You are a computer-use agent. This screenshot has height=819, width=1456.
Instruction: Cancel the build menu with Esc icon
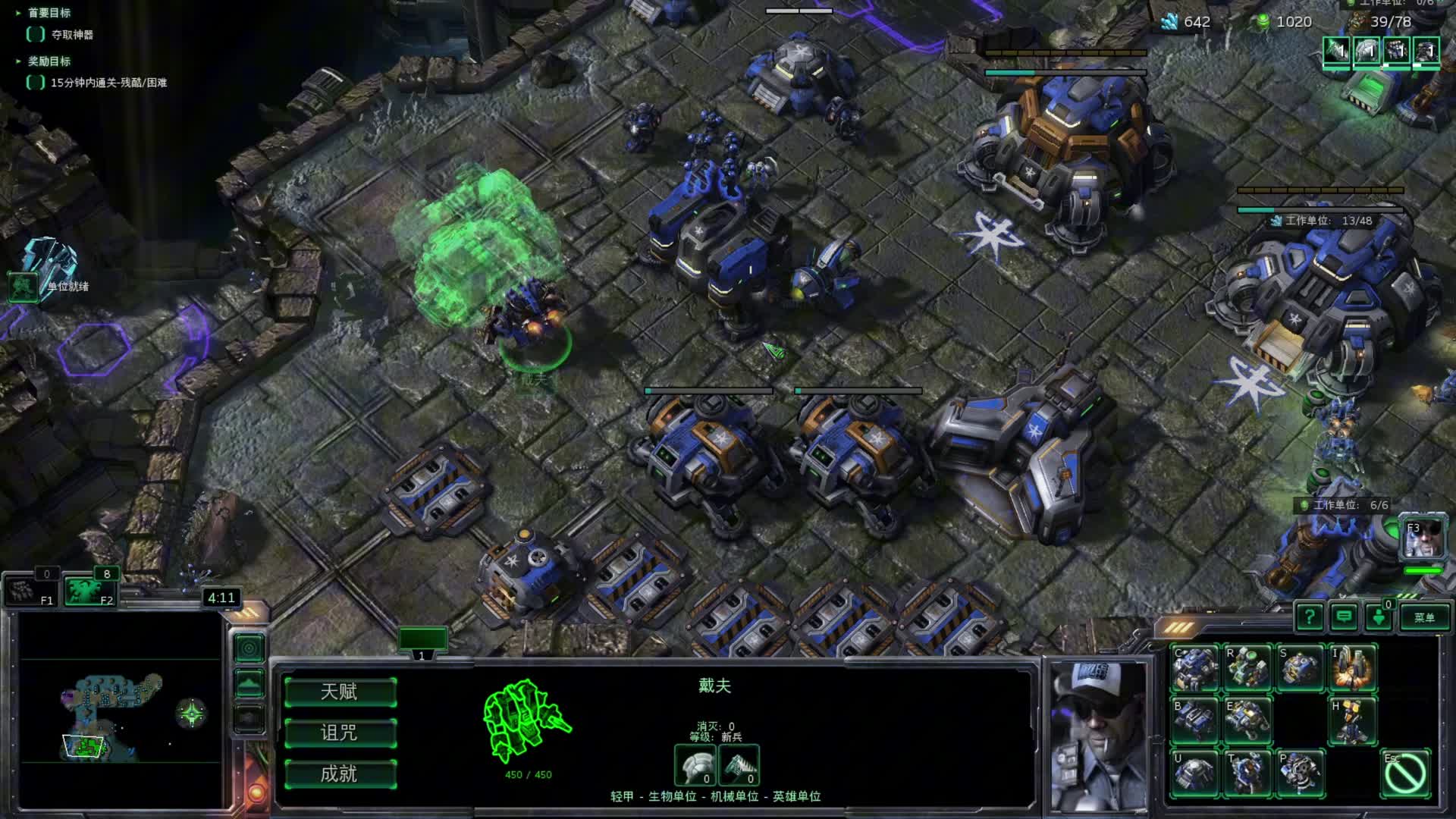(x=1405, y=773)
